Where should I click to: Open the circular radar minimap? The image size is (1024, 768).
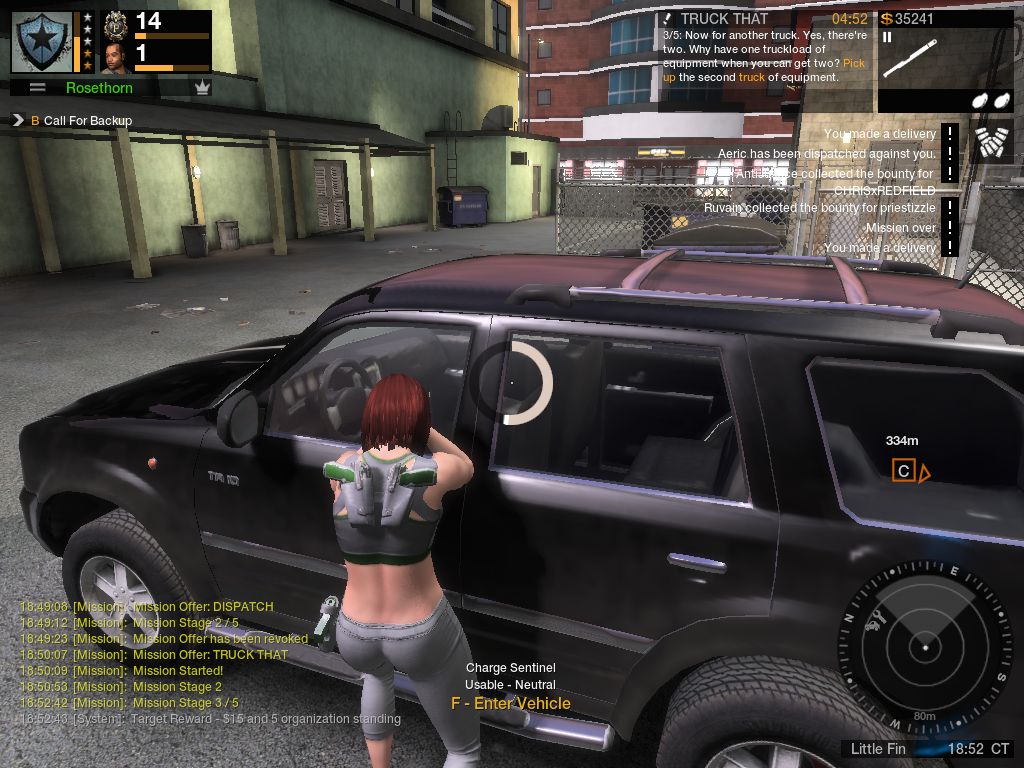(x=926, y=642)
